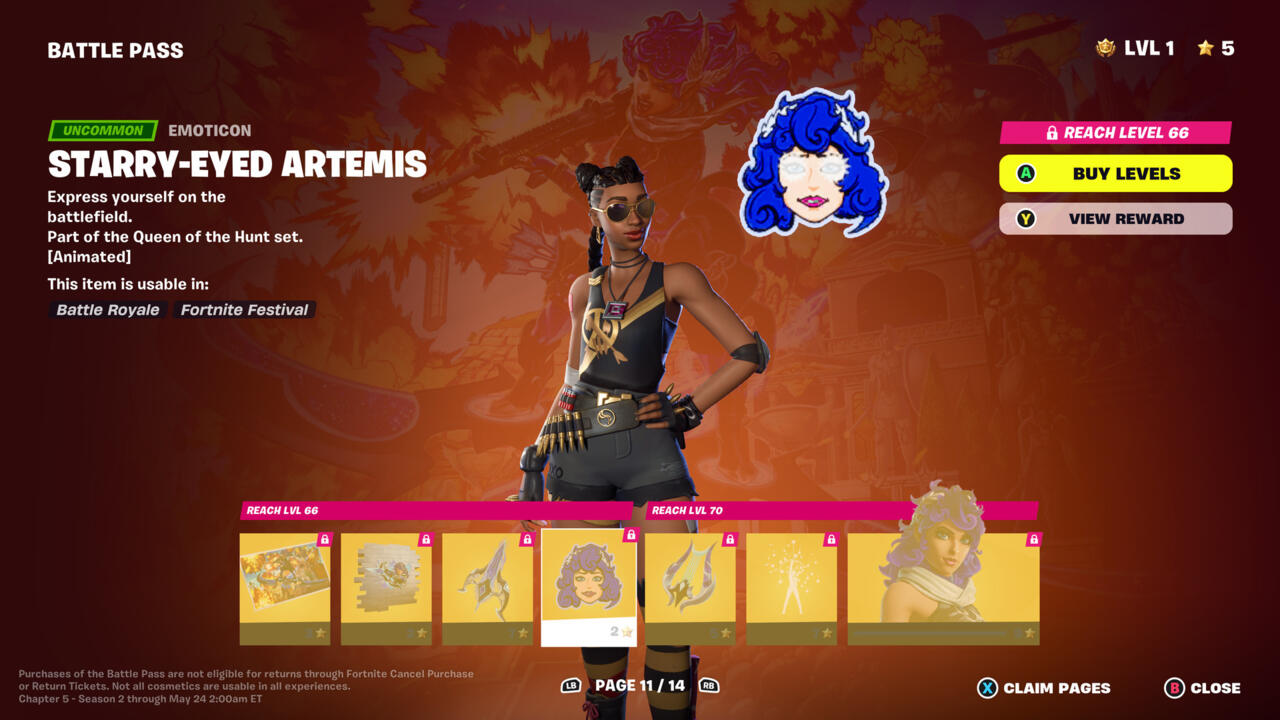Viewport: 1280px width, 720px height.
Task: Choose the brick wall spray reward tile
Action: (386, 588)
